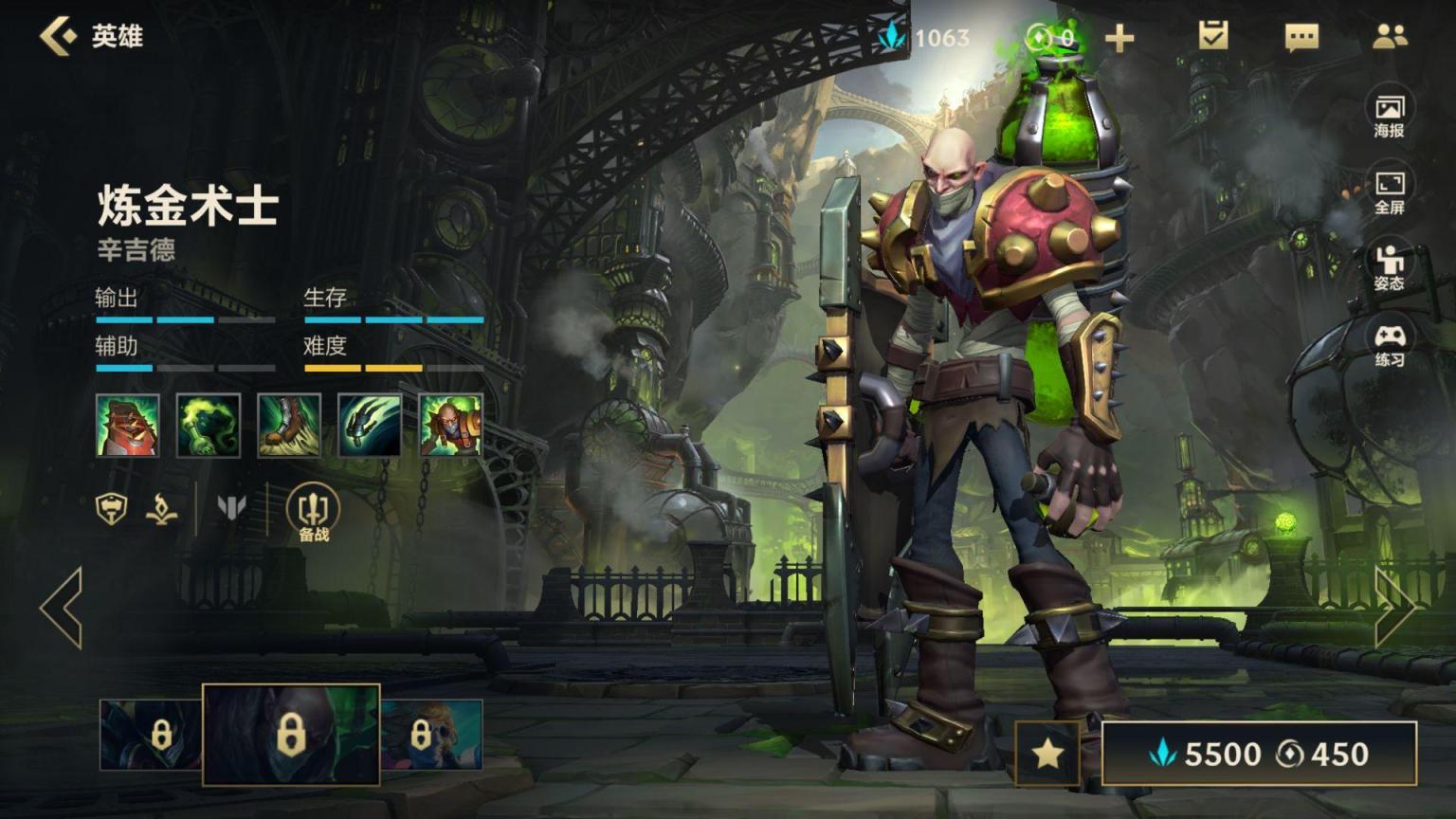
Task: Select the first passive ability icon
Action: (127, 426)
